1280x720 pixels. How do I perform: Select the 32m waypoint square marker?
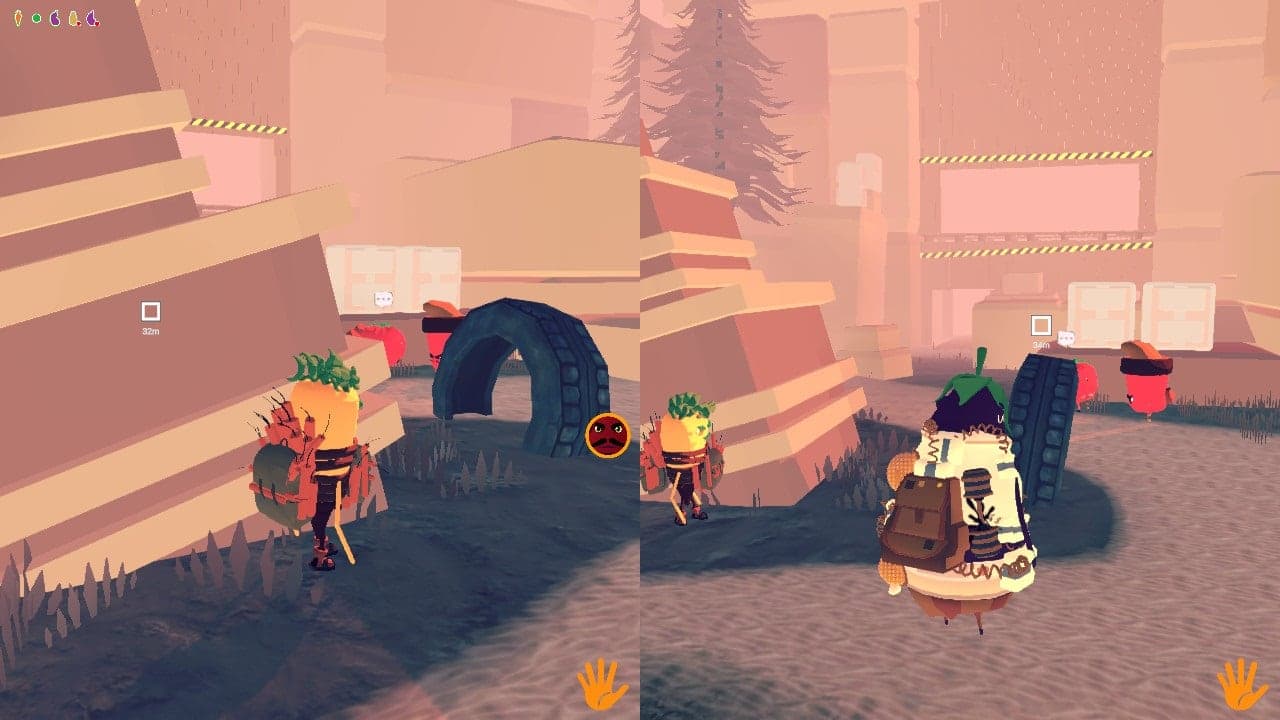click(x=151, y=313)
